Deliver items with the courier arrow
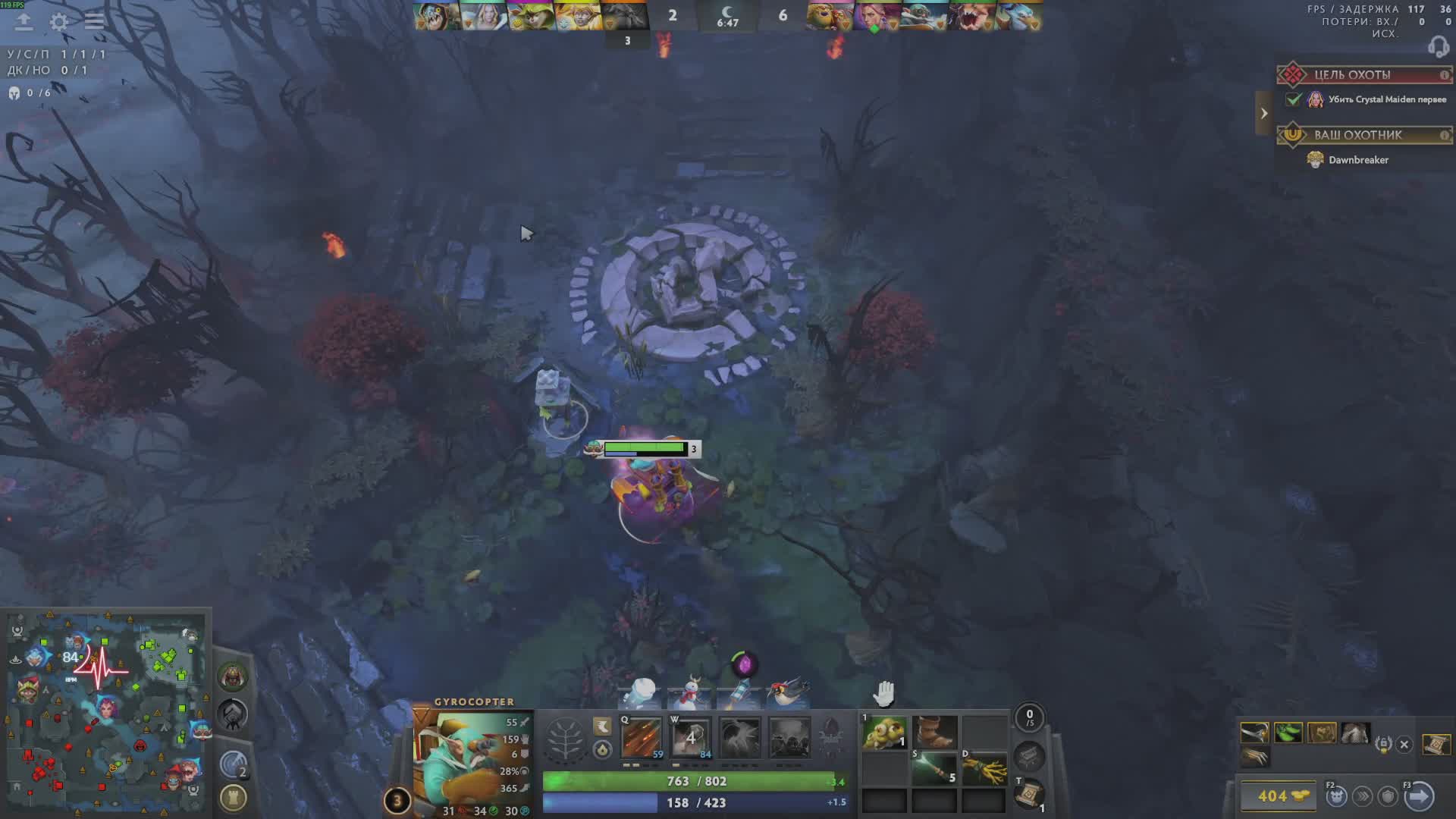This screenshot has width=1456, height=819. coord(1419,796)
